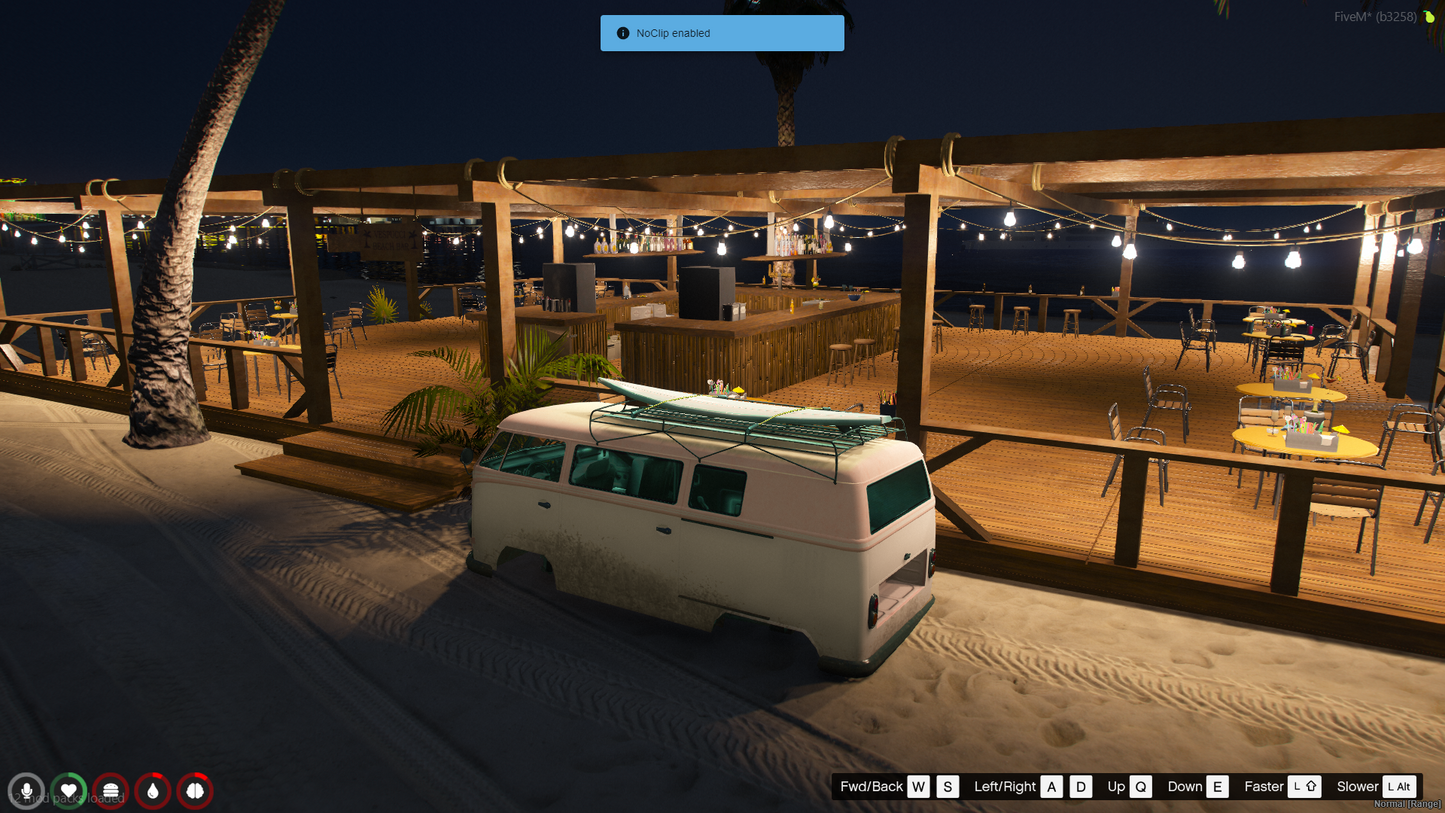Dismiss the NoClip enabled notification
The height and width of the screenshot is (813, 1445).
tap(721, 33)
